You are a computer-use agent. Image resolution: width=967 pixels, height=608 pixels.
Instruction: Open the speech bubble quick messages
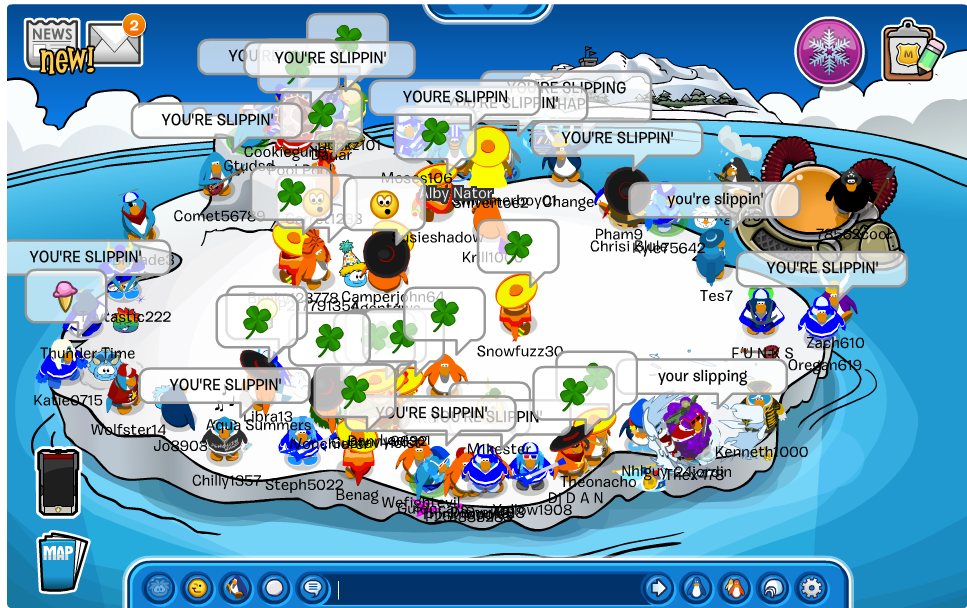[312, 587]
